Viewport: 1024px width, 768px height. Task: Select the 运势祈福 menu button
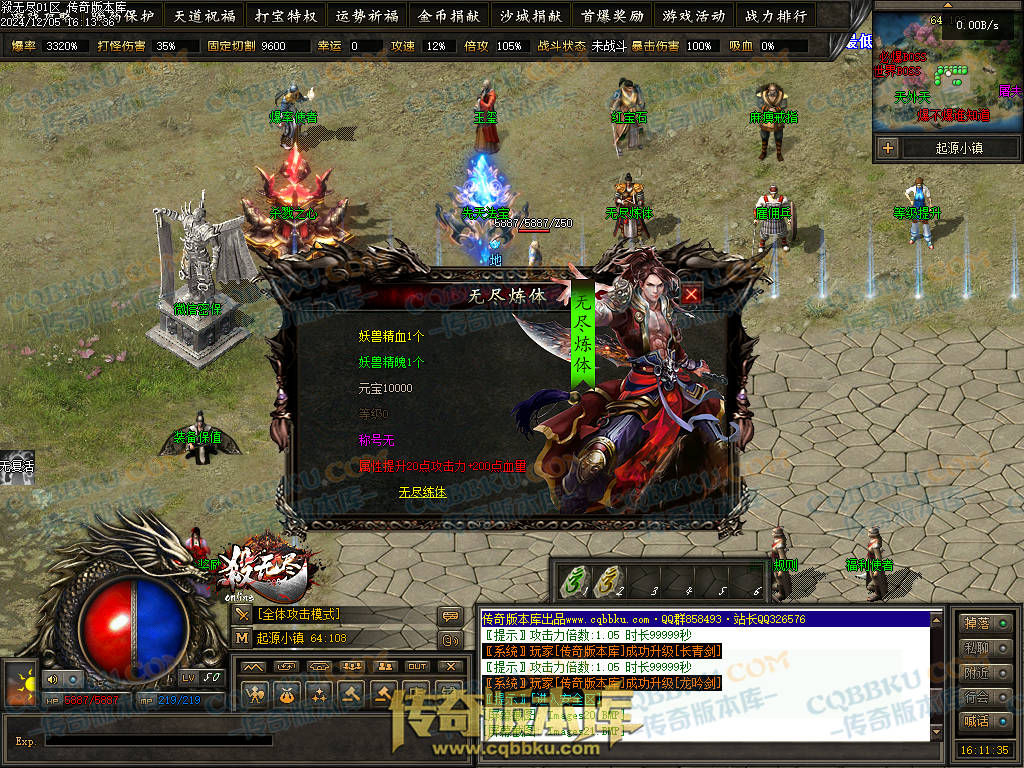pyautogui.click(x=367, y=15)
